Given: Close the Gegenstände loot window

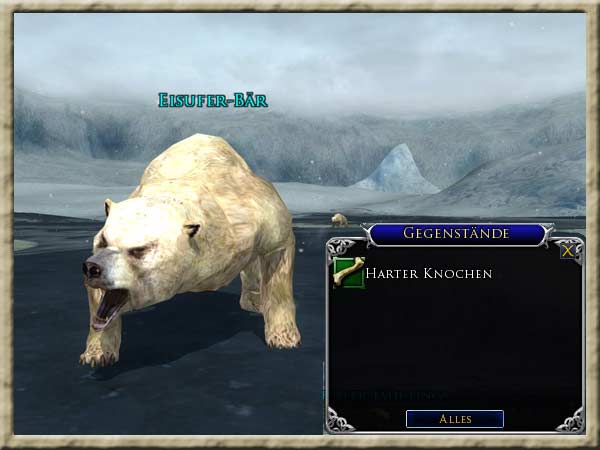Looking at the screenshot, I should (568, 251).
